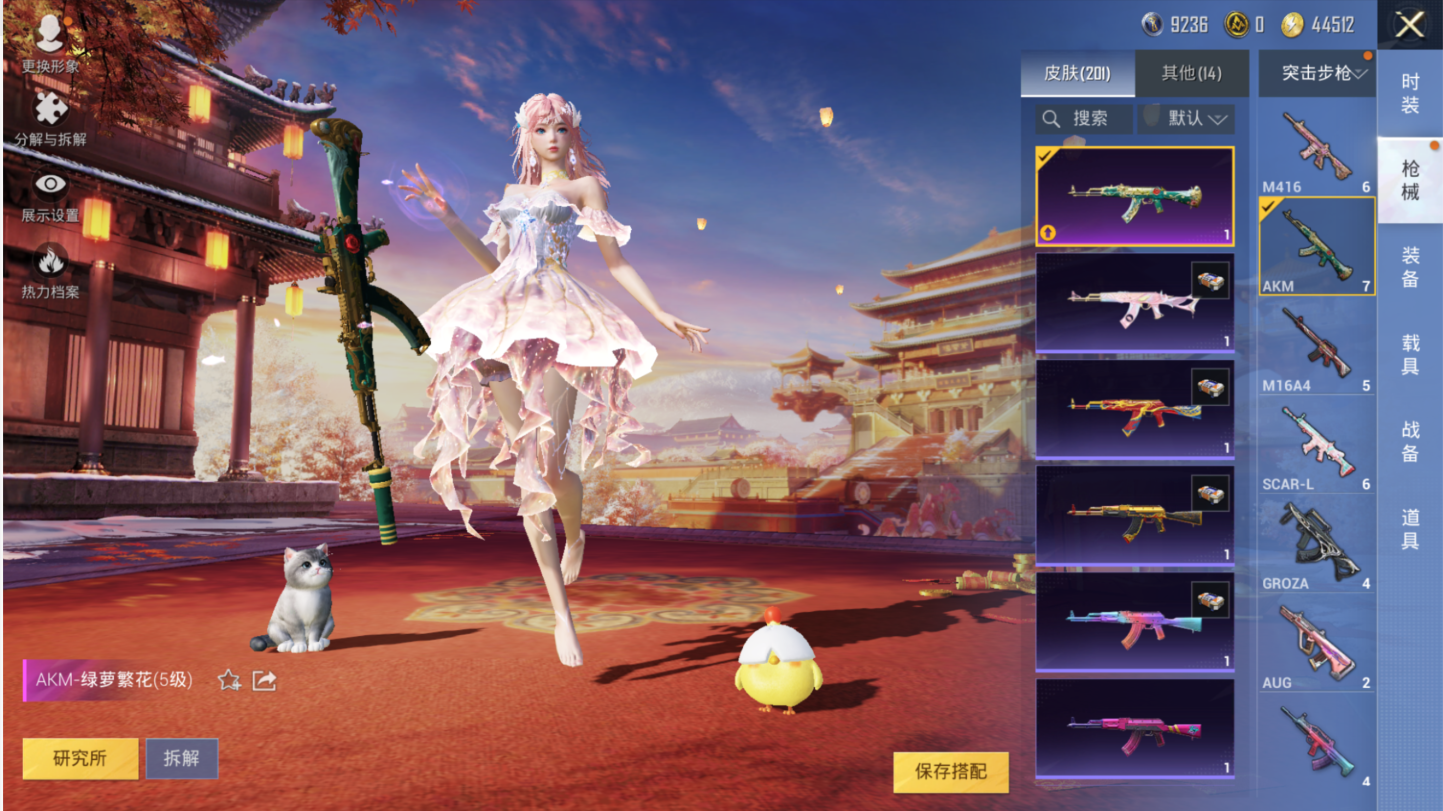Switch to the 时装 outfit category
Image resolution: width=1443 pixels, height=811 pixels.
click(1409, 93)
